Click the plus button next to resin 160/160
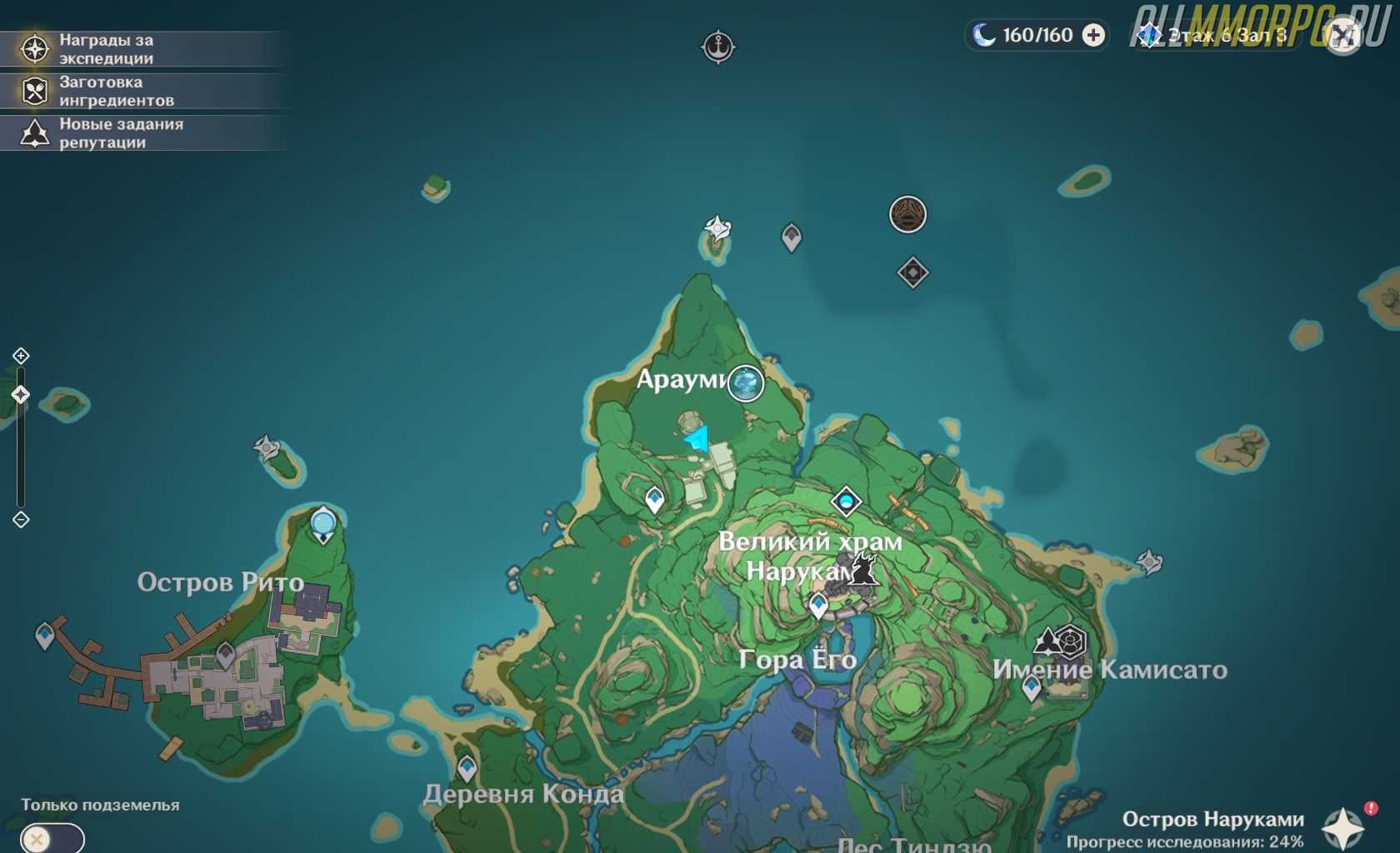 [1093, 35]
